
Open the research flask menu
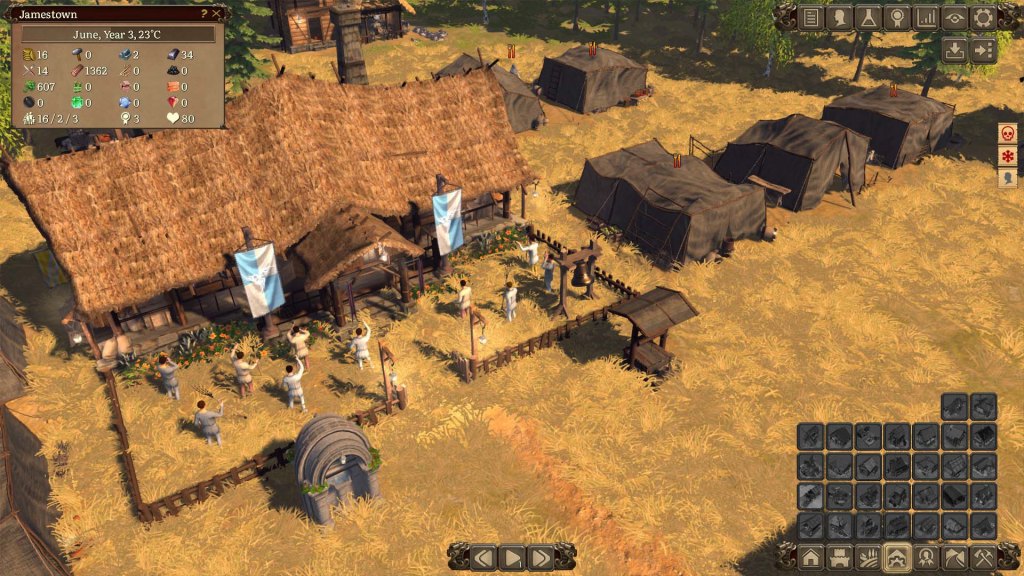click(x=869, y=17)
